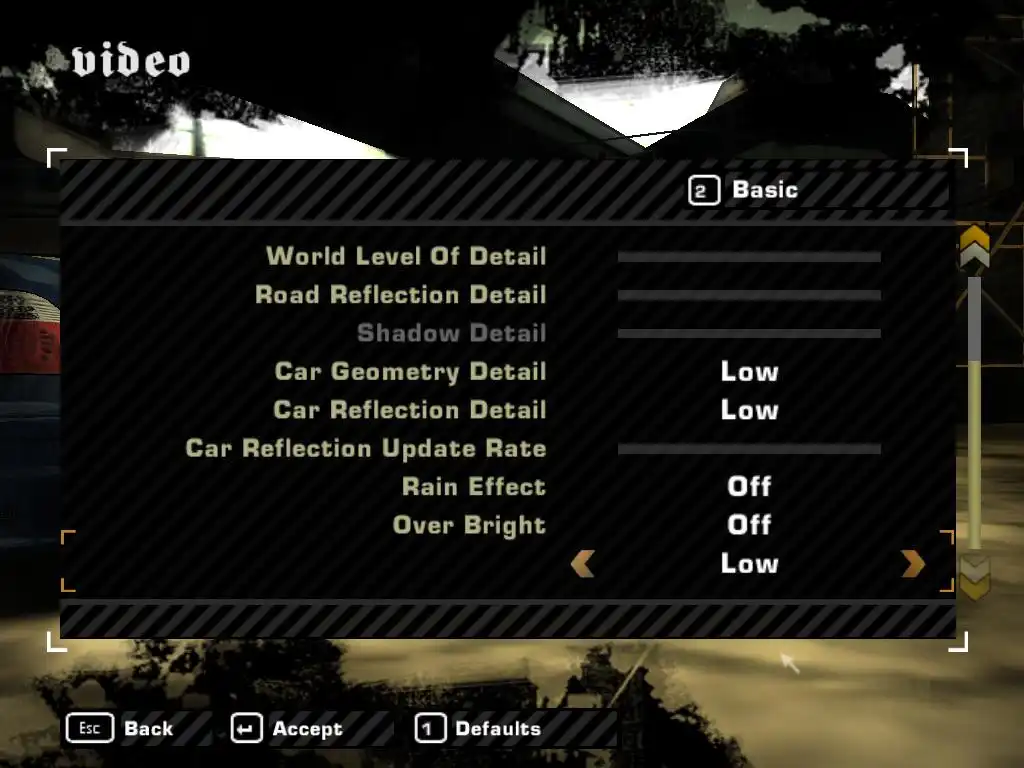Set the Shadow Detail slider
The height and width of the screenshot is (768, 1024).
pos(749,333)
